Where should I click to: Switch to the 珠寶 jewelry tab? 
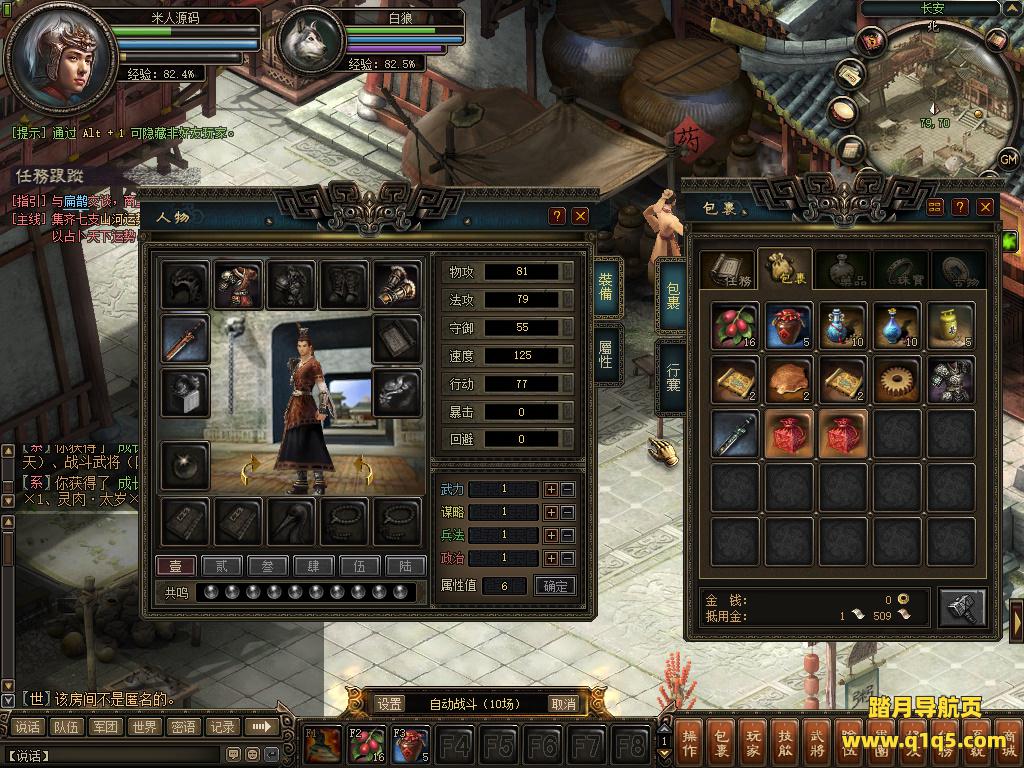point(900,270)
